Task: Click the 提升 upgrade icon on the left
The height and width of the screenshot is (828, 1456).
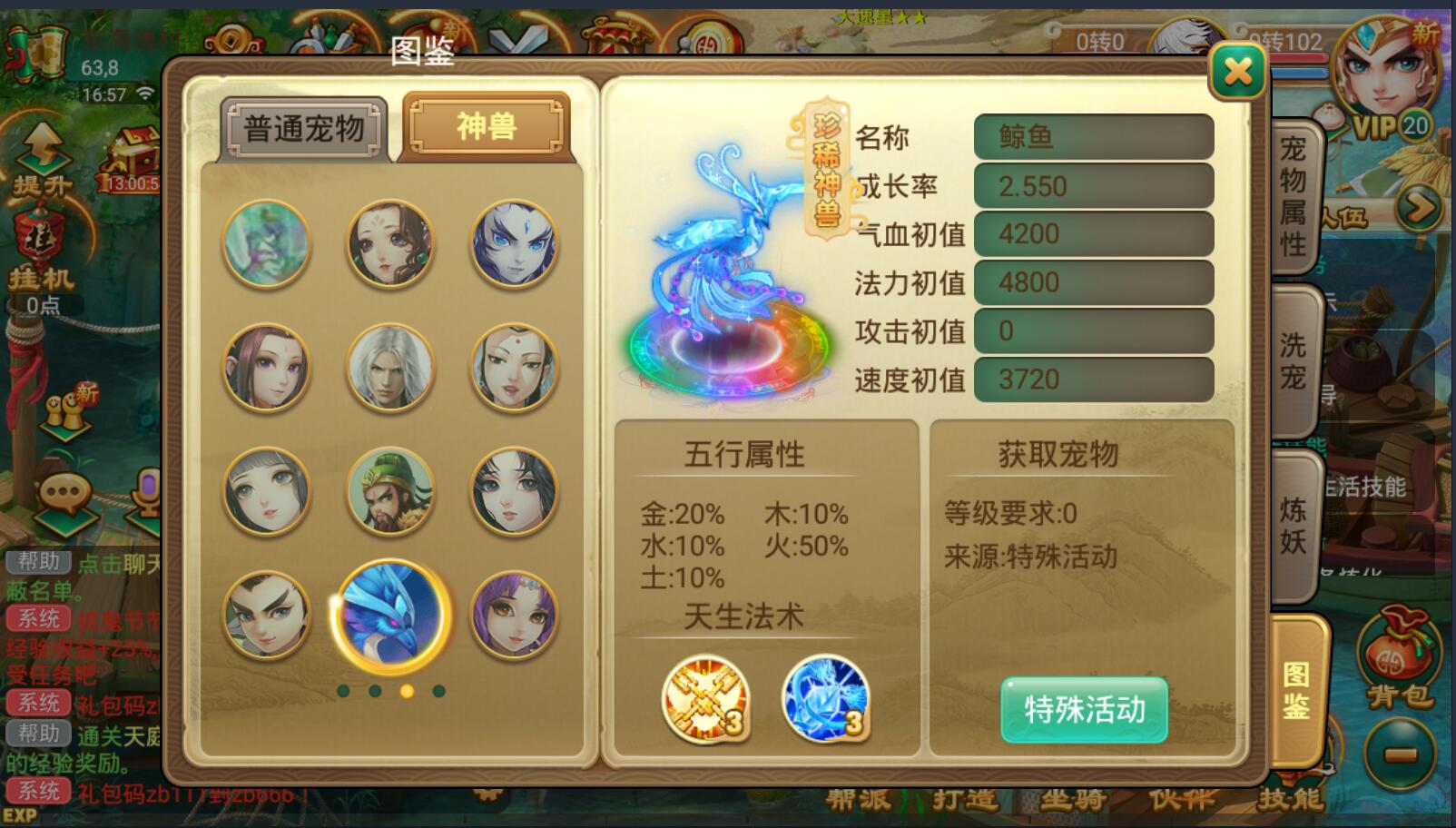Action: 38,151
